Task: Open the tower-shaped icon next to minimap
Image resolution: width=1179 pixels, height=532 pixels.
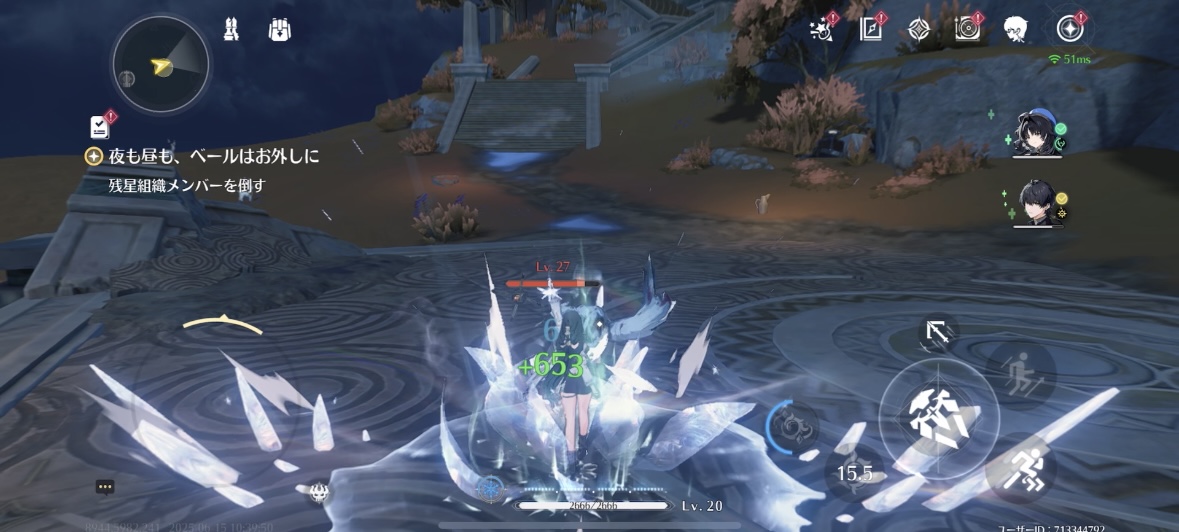Action: [x=231, y=31]
